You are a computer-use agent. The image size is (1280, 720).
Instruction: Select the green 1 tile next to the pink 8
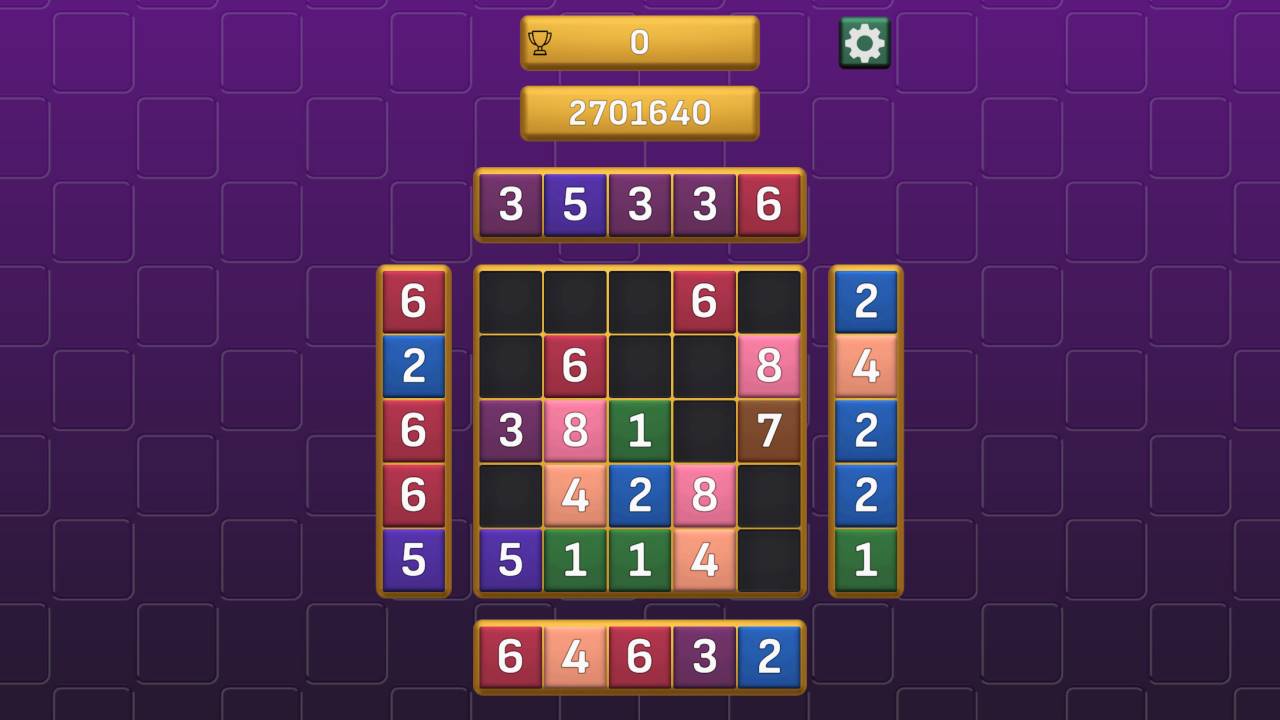click(x=640, y=432)
